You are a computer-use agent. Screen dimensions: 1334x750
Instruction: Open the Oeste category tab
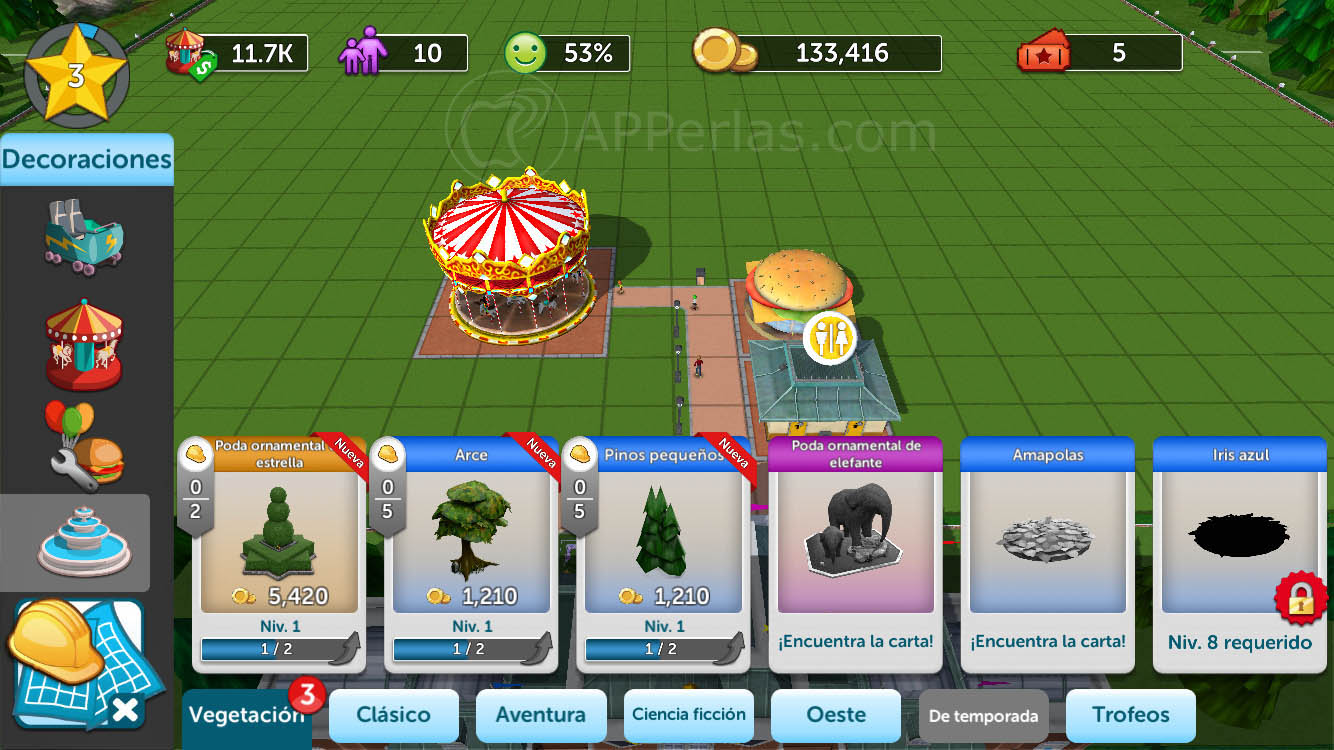tap(836, 715)
